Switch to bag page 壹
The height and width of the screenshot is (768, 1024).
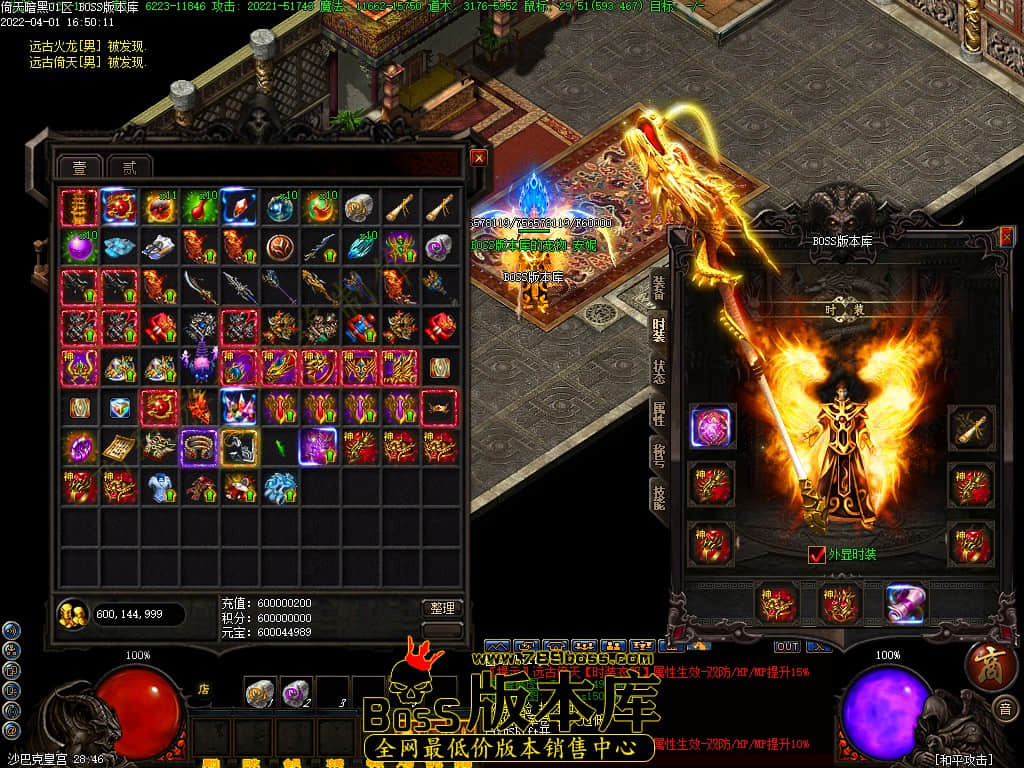[78, 167]
